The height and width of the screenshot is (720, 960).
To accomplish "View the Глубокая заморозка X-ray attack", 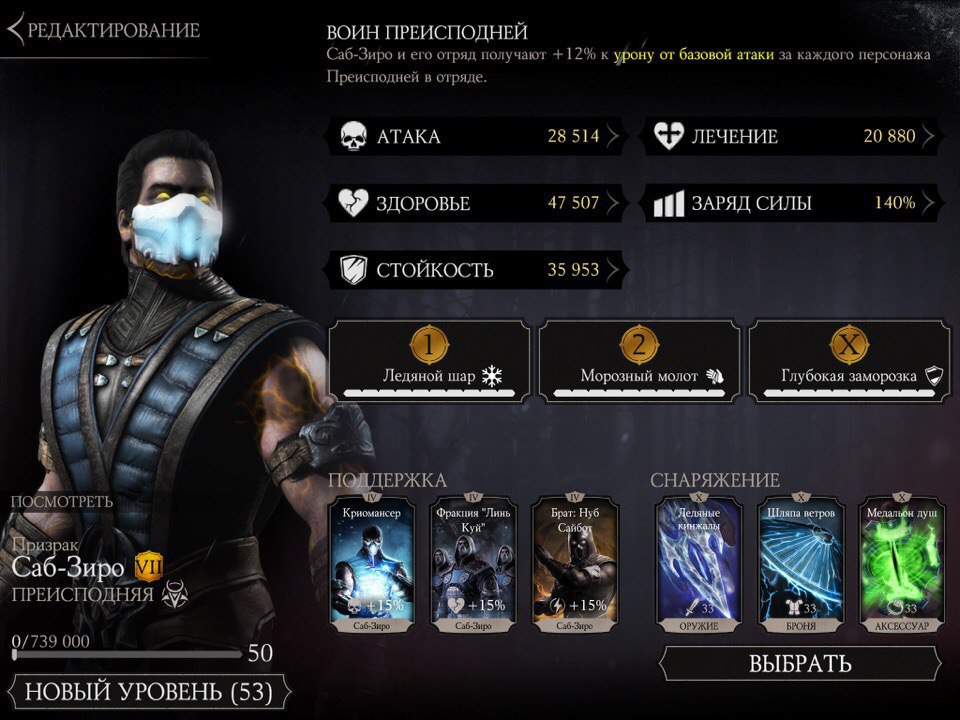I will click(x=849, y=361).
